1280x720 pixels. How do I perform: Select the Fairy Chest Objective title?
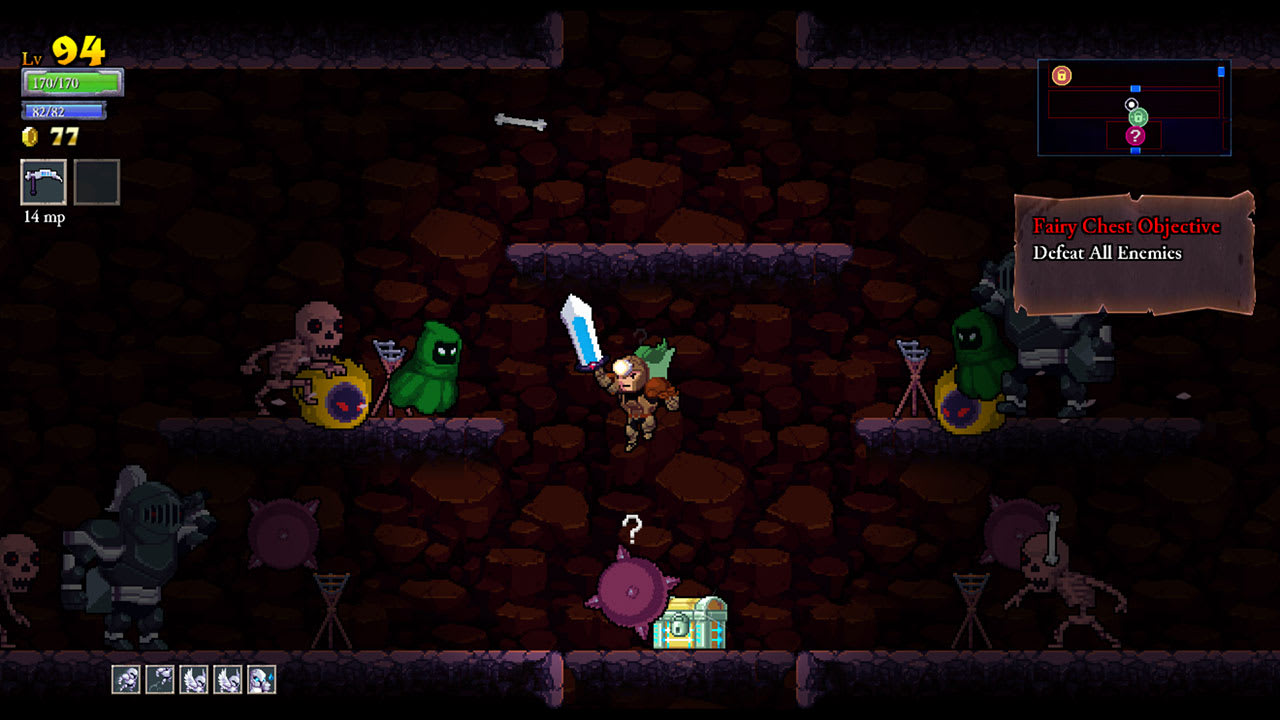tap(1125, 227)
